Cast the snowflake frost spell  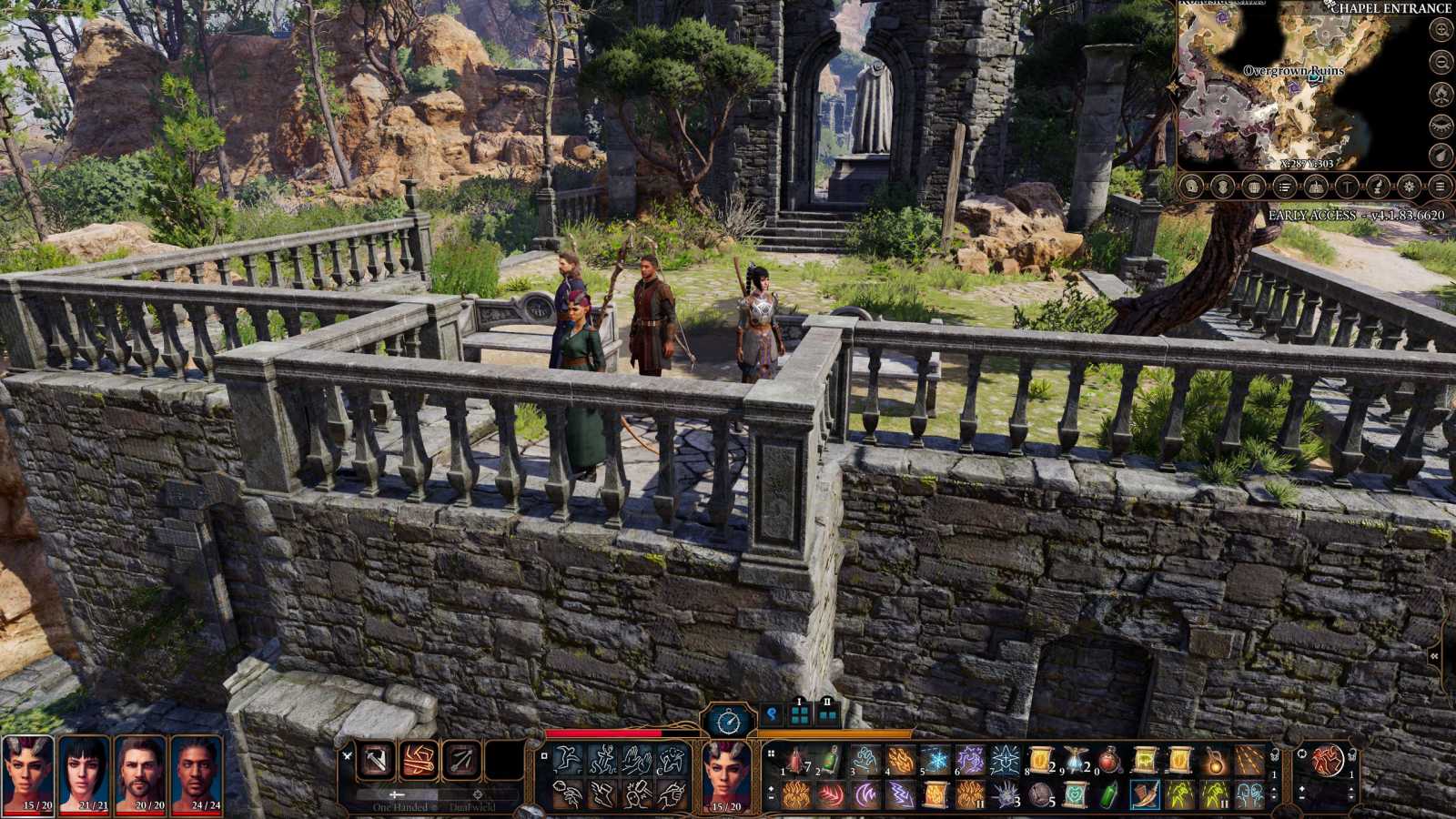point(935,760)
